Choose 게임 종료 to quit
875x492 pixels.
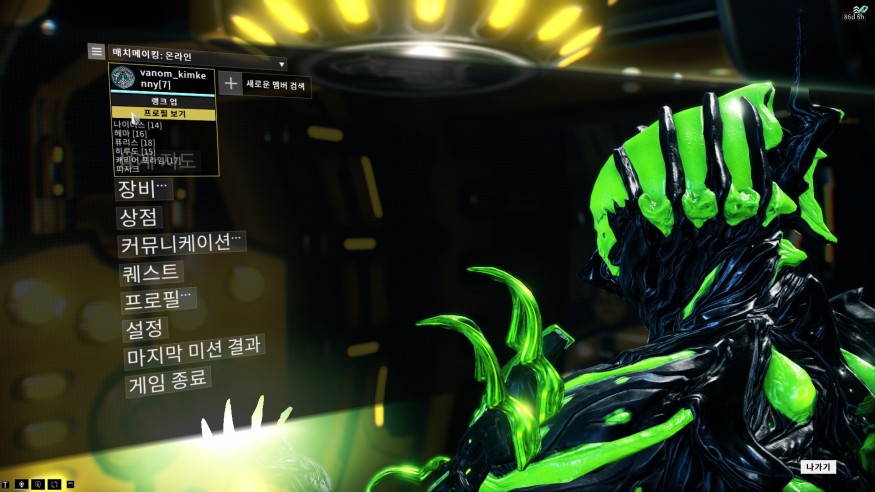click(167, 383)
